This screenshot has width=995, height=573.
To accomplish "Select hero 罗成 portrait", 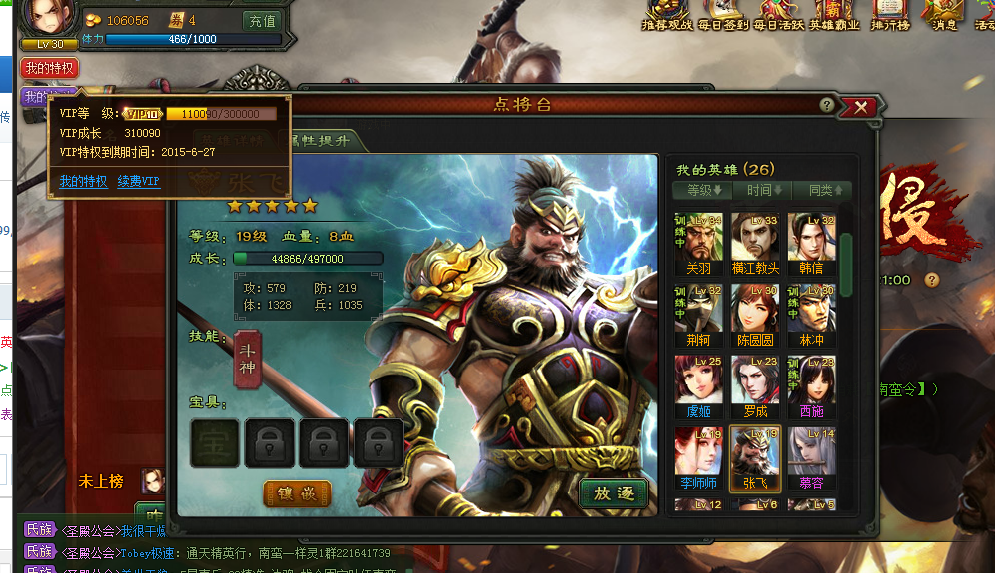I will [x=754, y=383].
